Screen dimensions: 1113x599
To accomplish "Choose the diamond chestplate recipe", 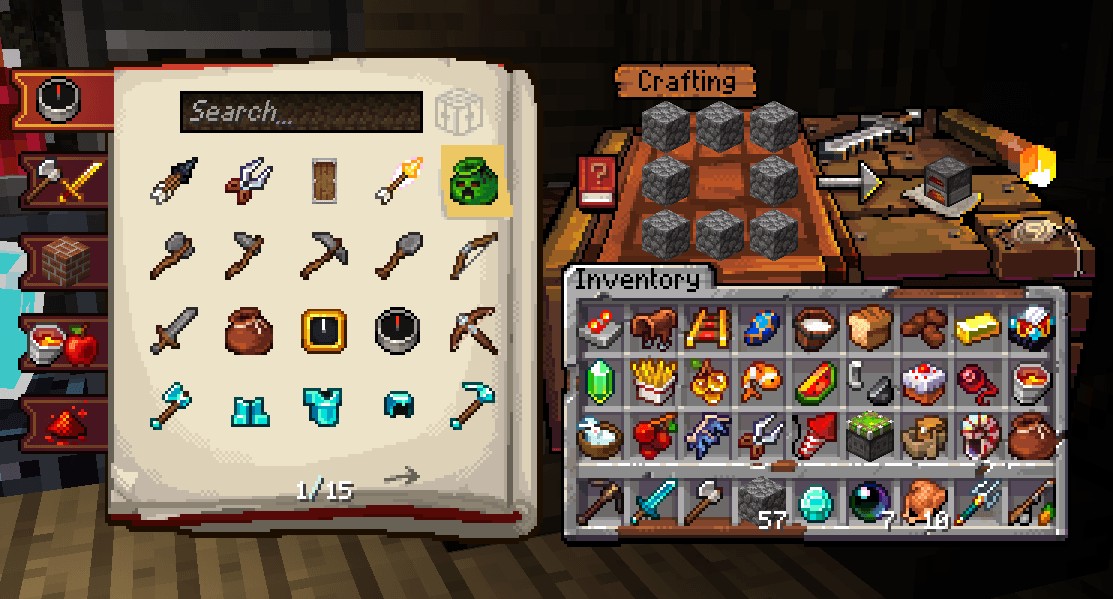I will click(324, 406).
